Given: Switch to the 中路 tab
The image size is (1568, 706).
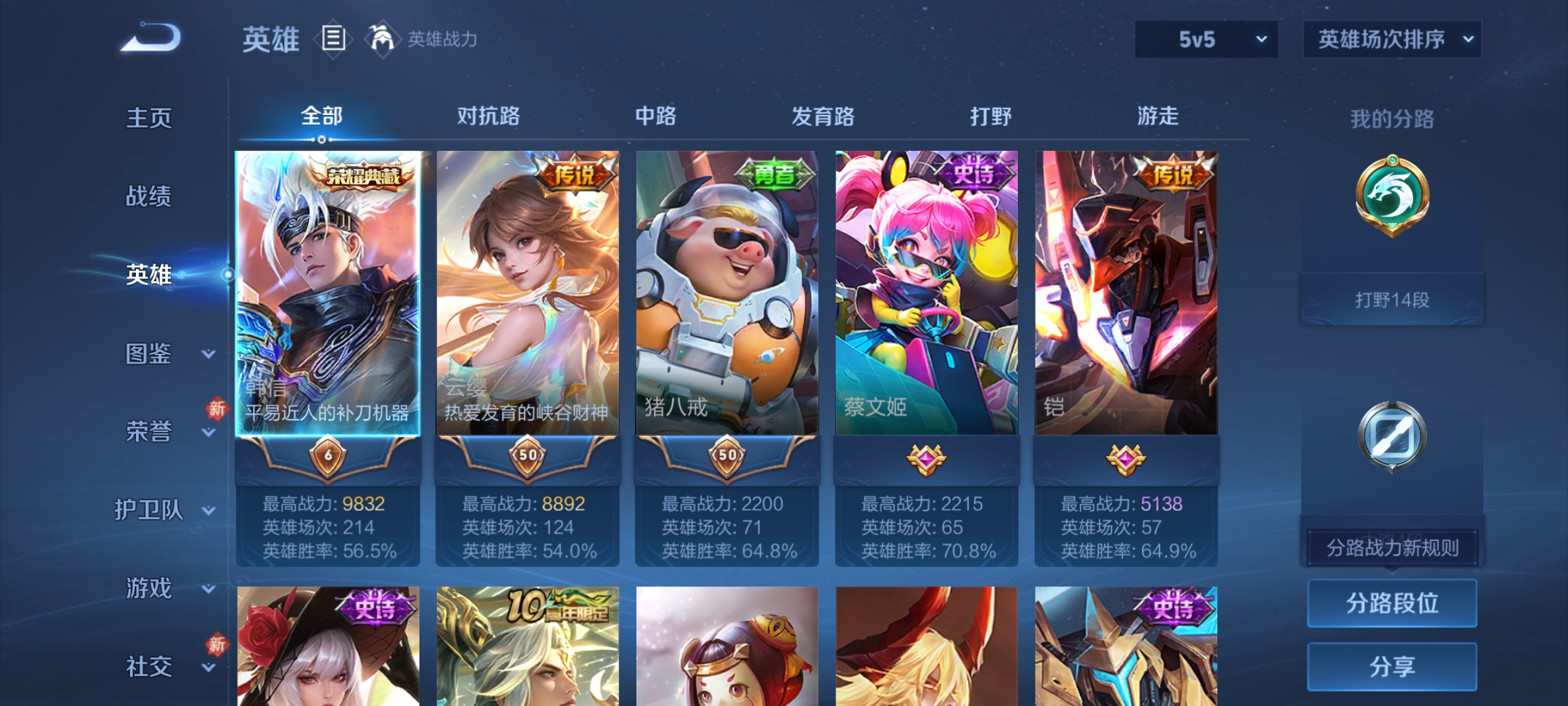Looking at the screenshot, I should click(657, 116).
